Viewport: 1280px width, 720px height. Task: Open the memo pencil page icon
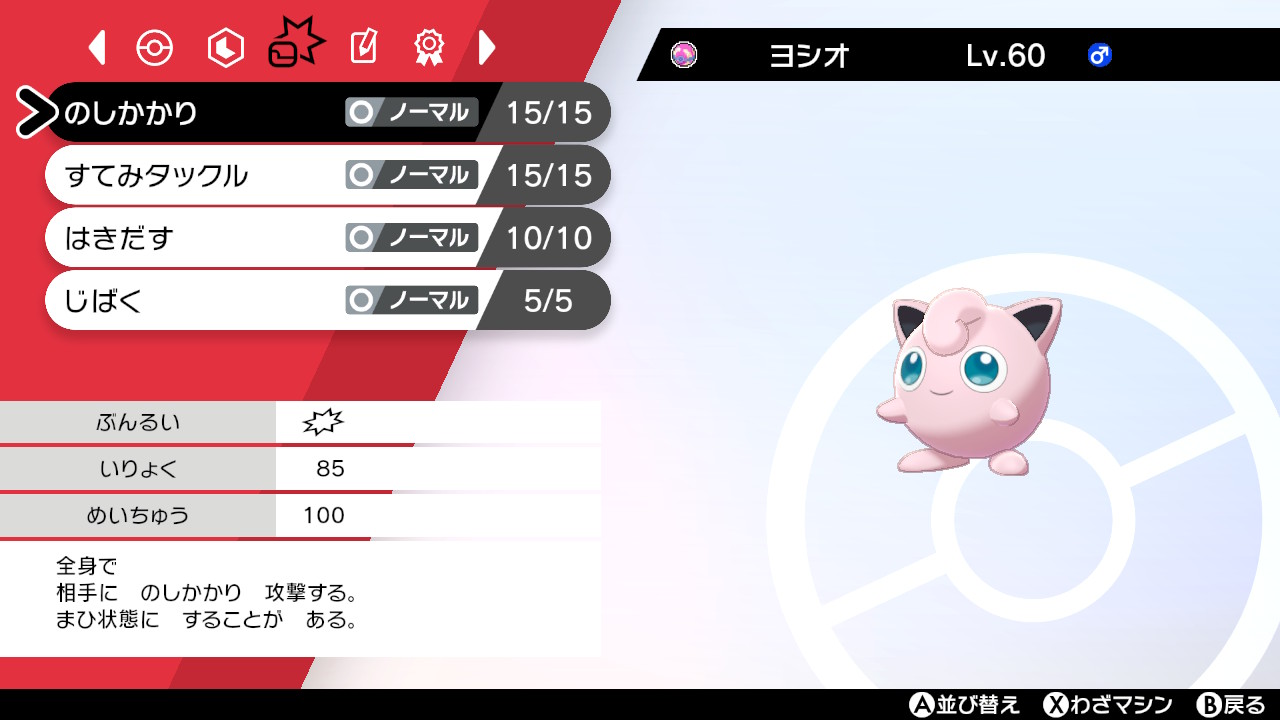pyautogui.click(x=362, y=46)
